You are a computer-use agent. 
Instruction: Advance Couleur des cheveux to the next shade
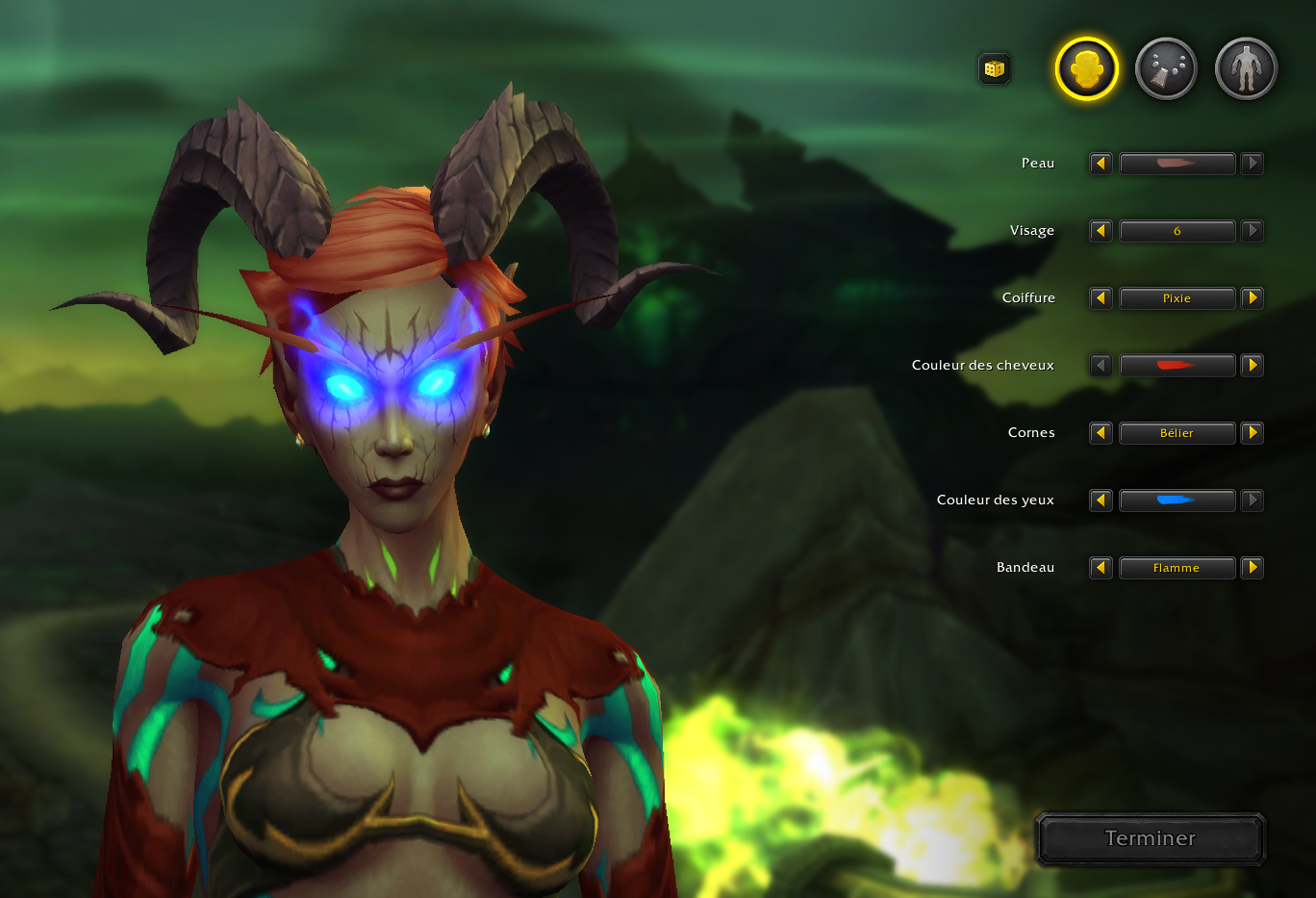click(x=1253, y=366)
